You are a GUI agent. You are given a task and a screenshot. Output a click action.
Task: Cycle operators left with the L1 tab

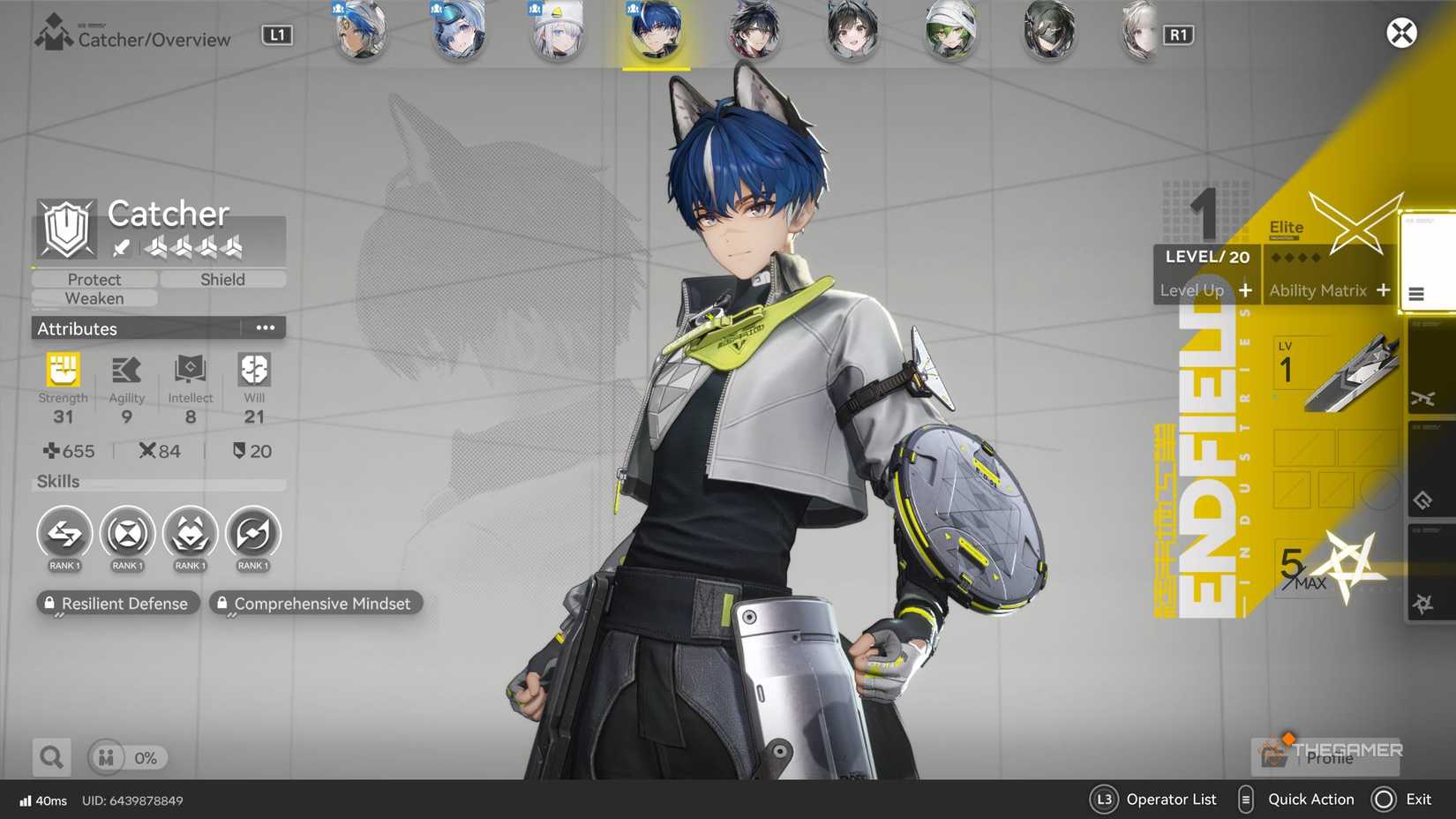[276, 34]
